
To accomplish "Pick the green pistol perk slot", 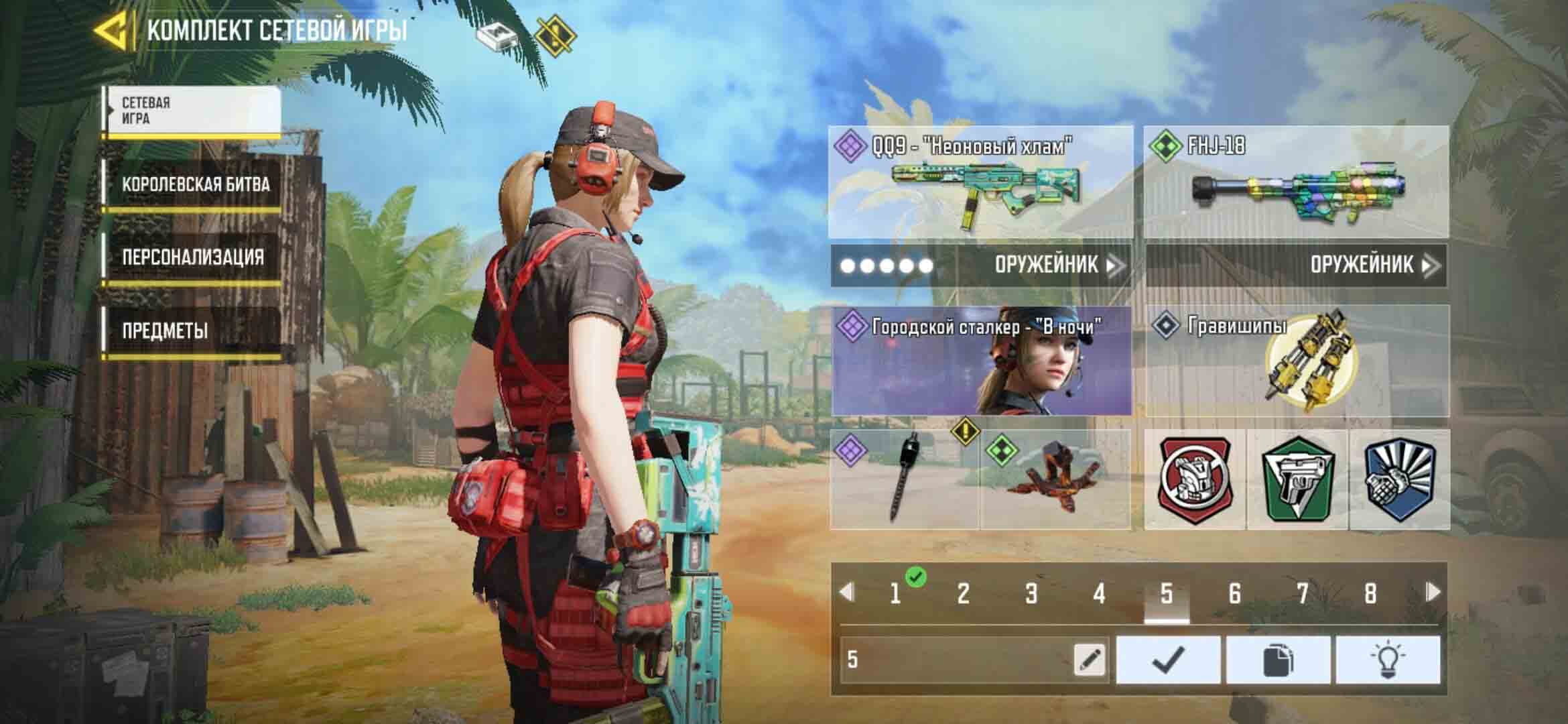I will pos(1297,480).
